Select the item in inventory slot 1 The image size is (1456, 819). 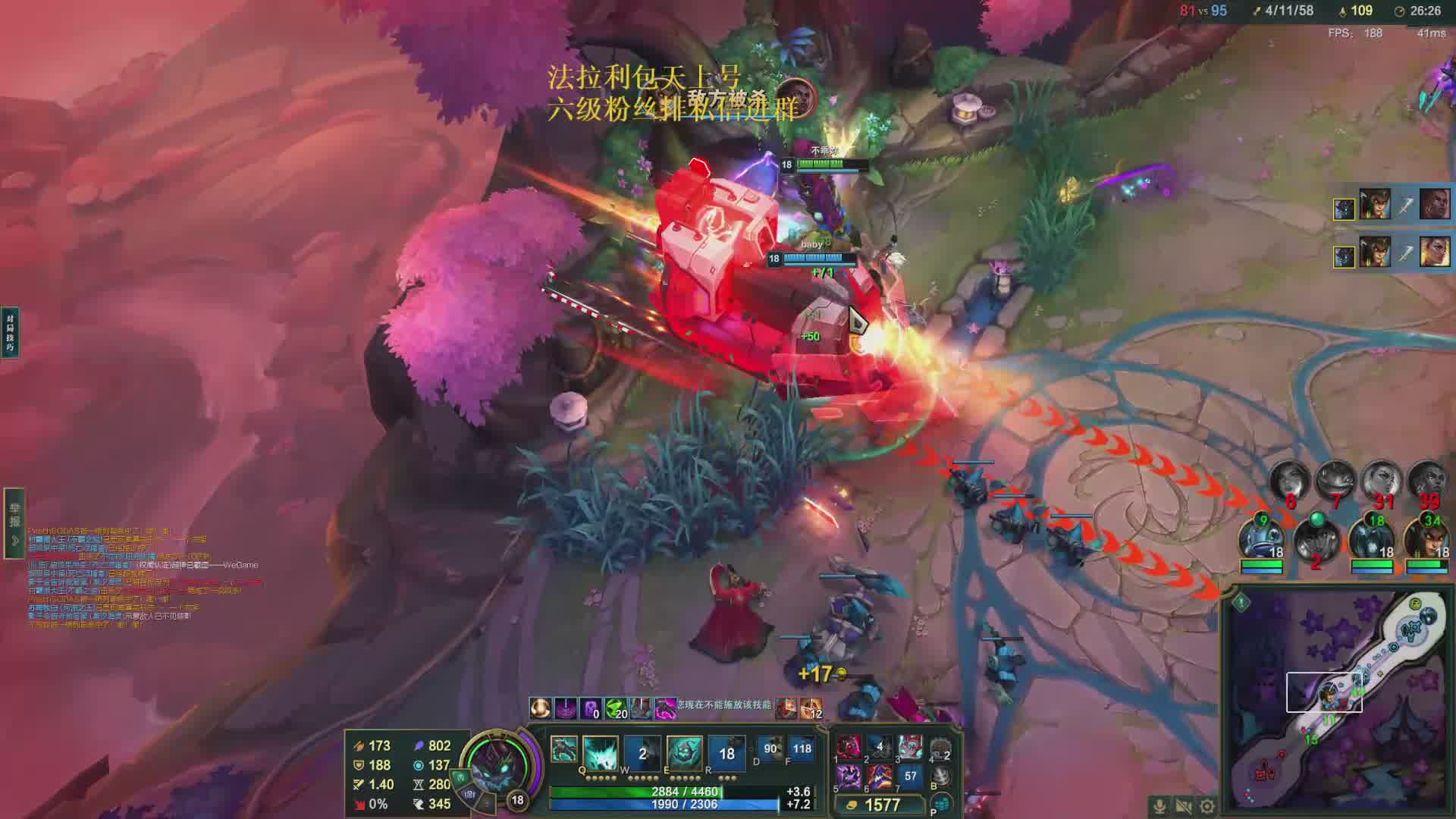849,747
